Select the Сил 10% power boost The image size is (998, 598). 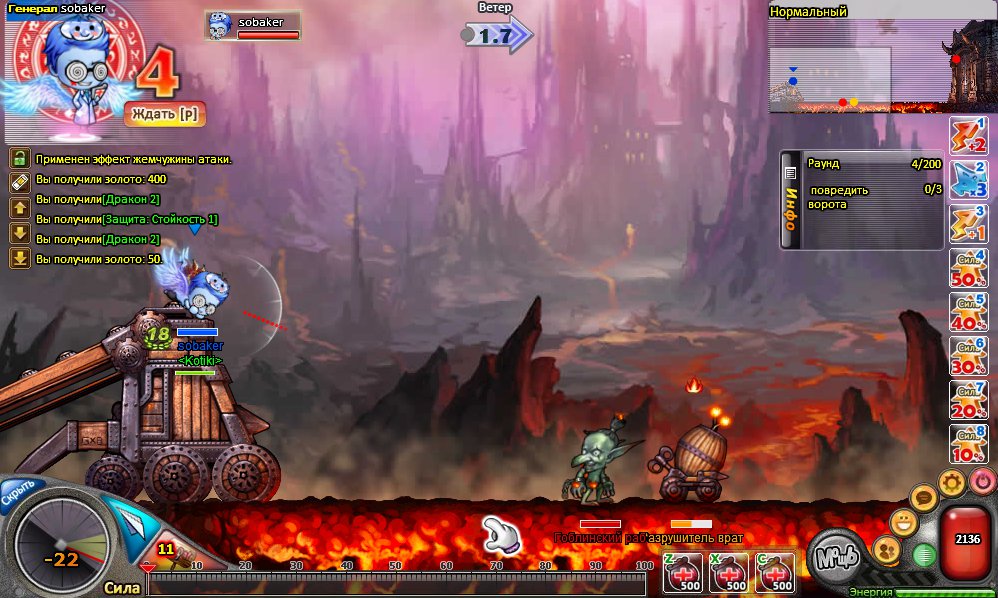tap(968, 444)
